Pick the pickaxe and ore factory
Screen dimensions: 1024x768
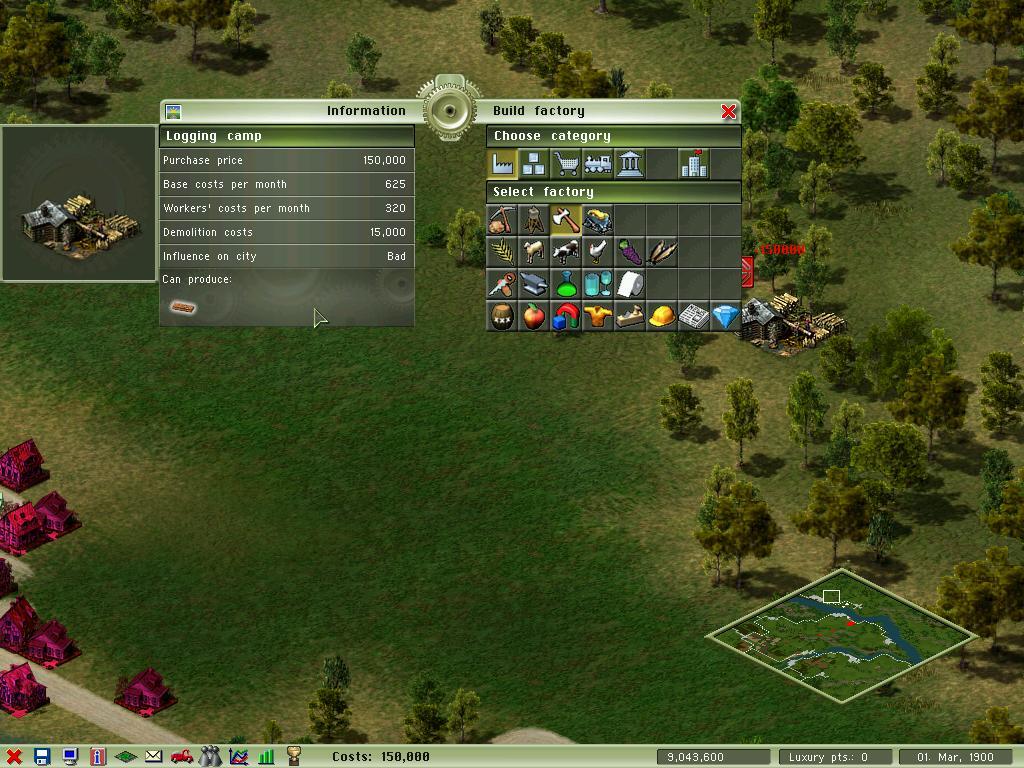click(x=502, y=220)
